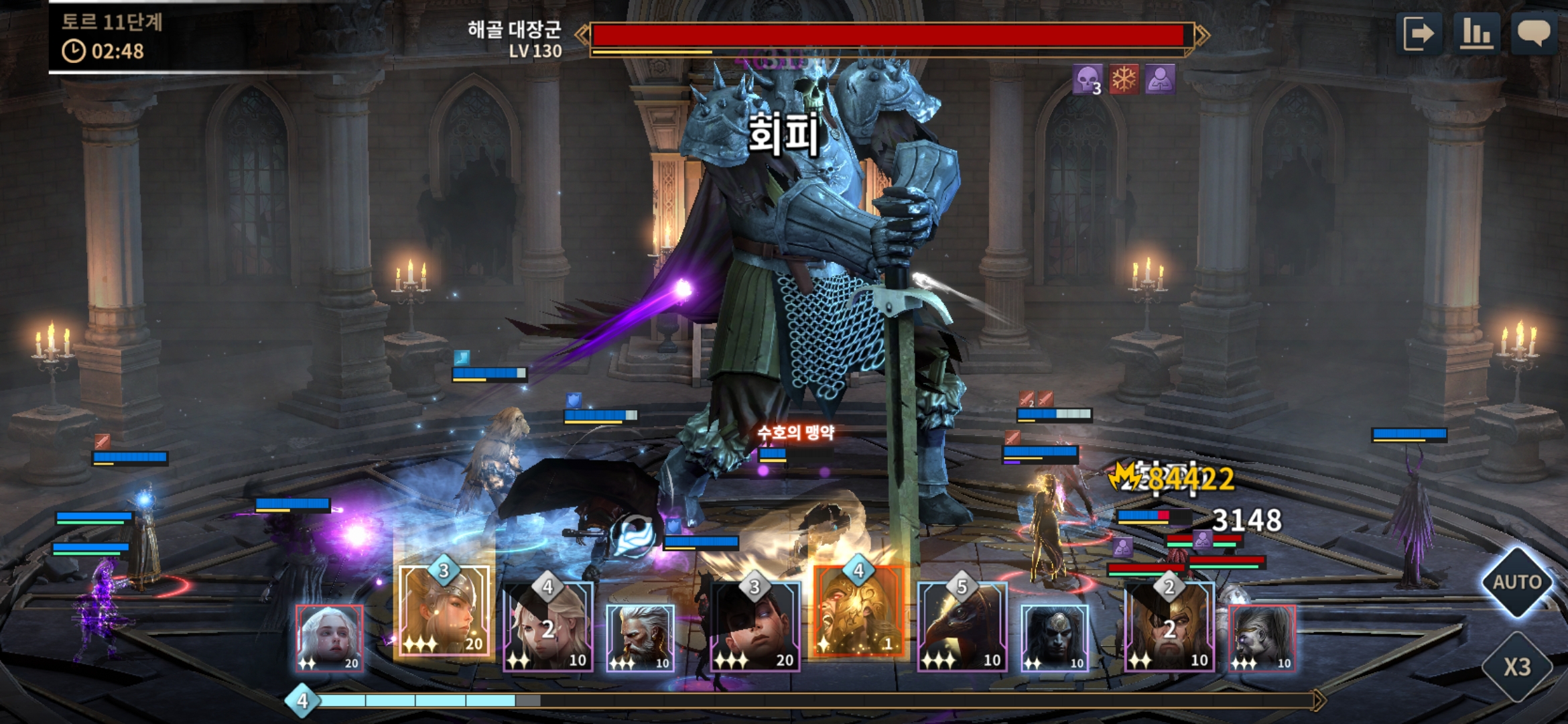Image resolution: width=1568 pixels, height=724 pixels.
Task: Open the battle statistics bar chart
Action: click(x=1476, y=34)
